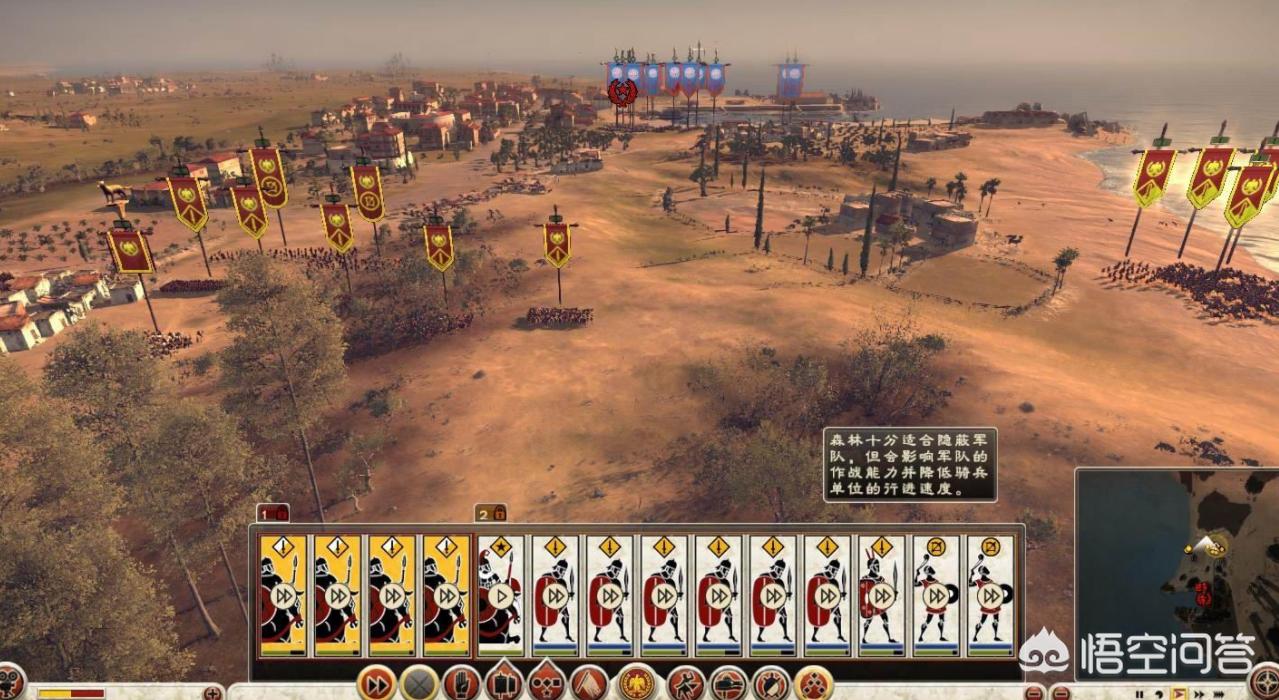
Task: Toggle the melee attack mode running-soldier button
Action: (686, 684)
